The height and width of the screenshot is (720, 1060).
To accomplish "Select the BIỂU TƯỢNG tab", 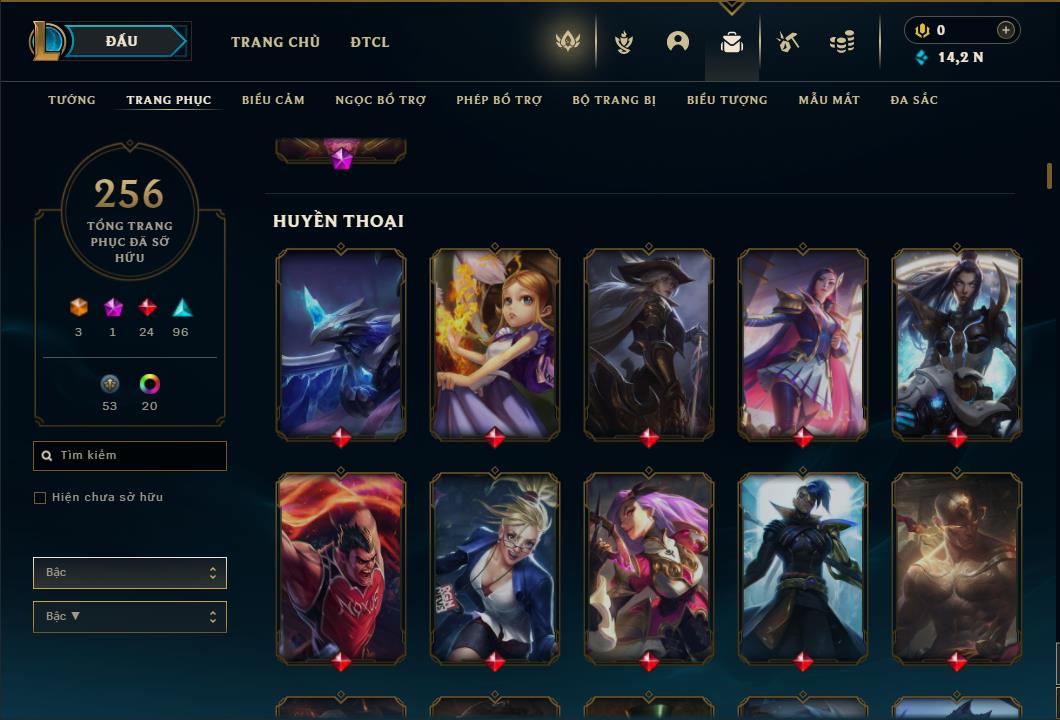I will 727,100.
